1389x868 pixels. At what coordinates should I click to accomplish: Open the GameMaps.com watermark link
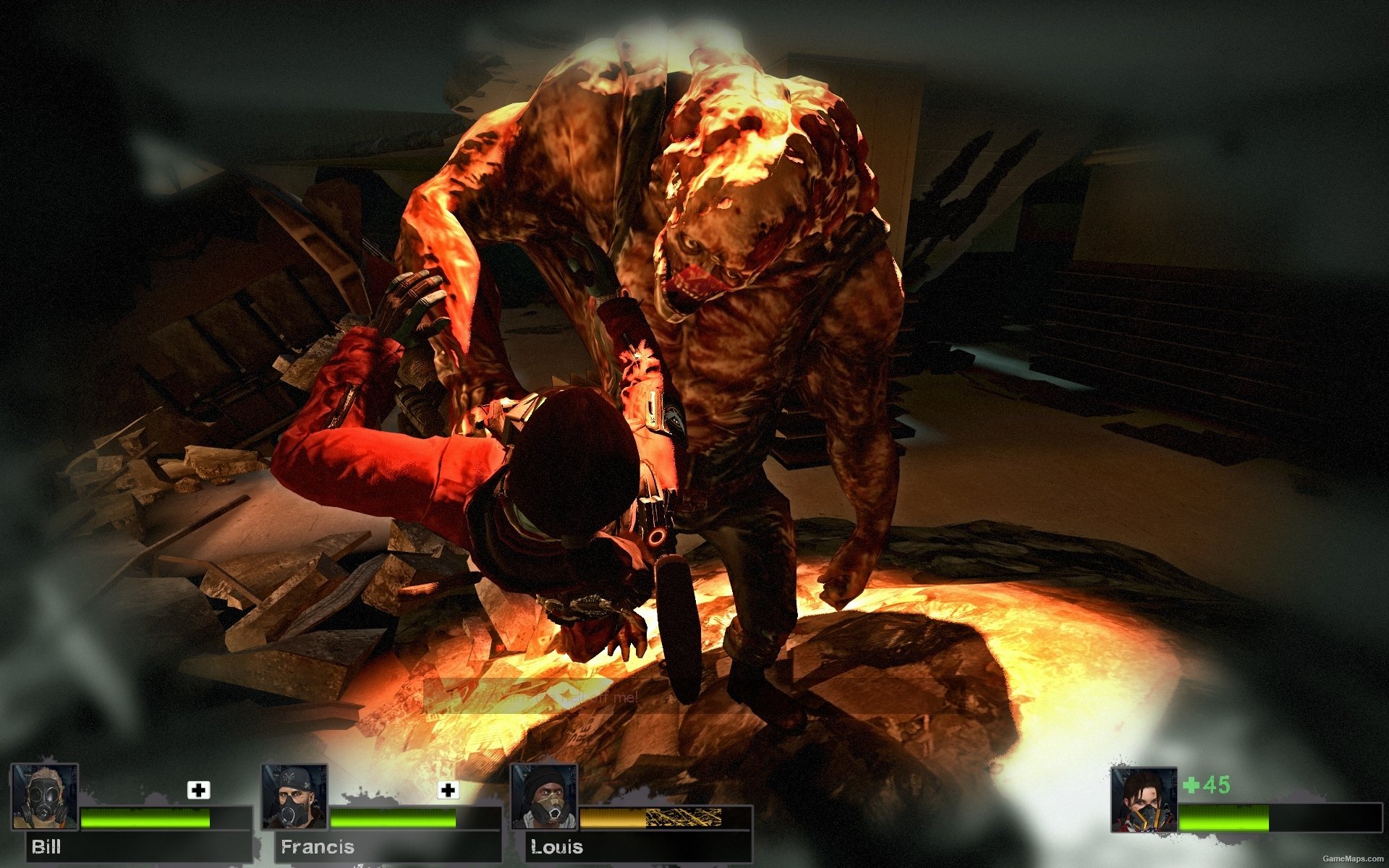pos(1352,859)
